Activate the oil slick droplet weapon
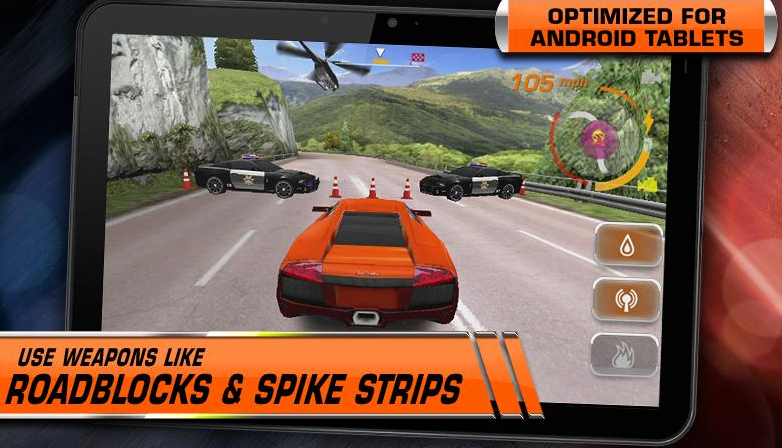This screenshot has height=448, width=782. coord(627,245)
